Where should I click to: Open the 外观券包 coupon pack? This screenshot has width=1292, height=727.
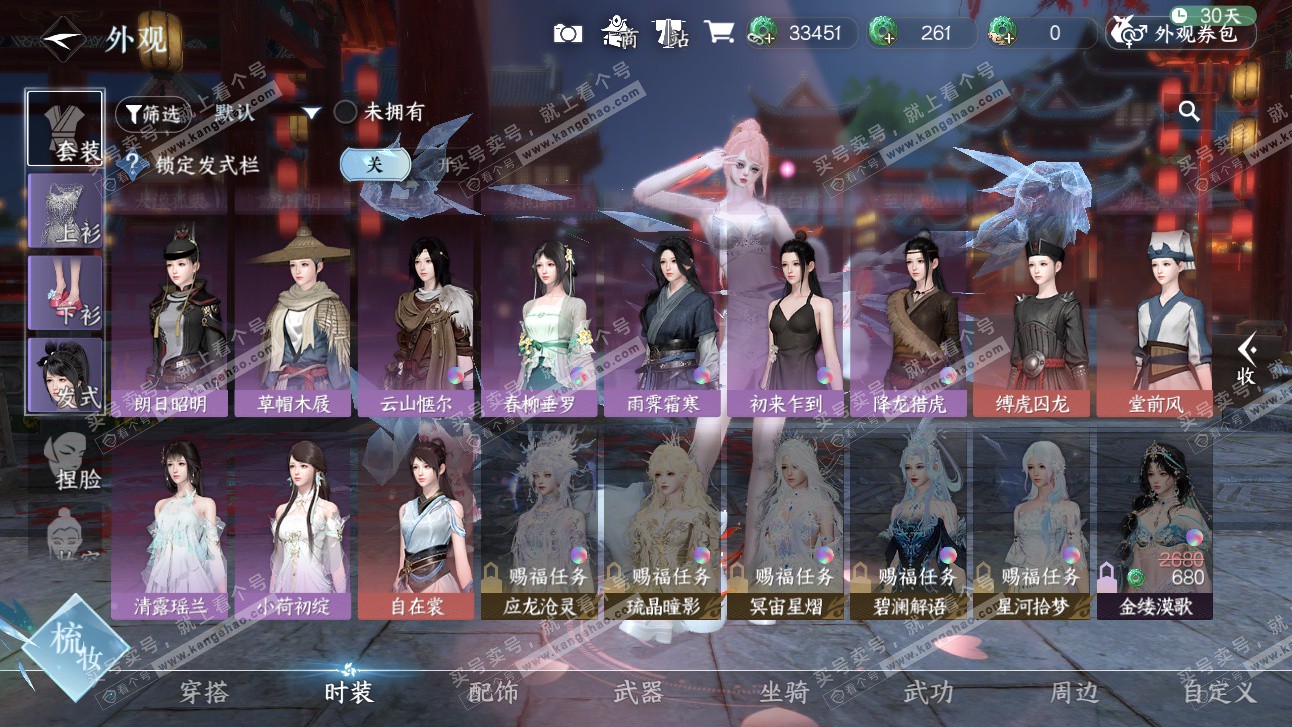click(1180, 33)
